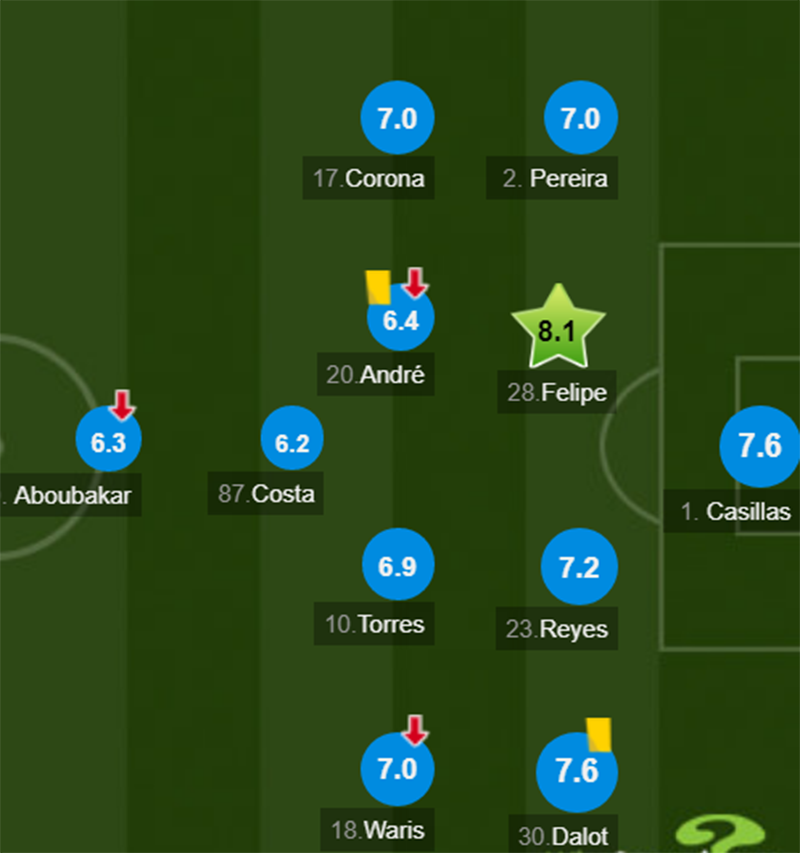Viewport: 800px width, 853px height.
Task: Open the 20.André name label
Action: pyautogui.click(x=376, y=375)
